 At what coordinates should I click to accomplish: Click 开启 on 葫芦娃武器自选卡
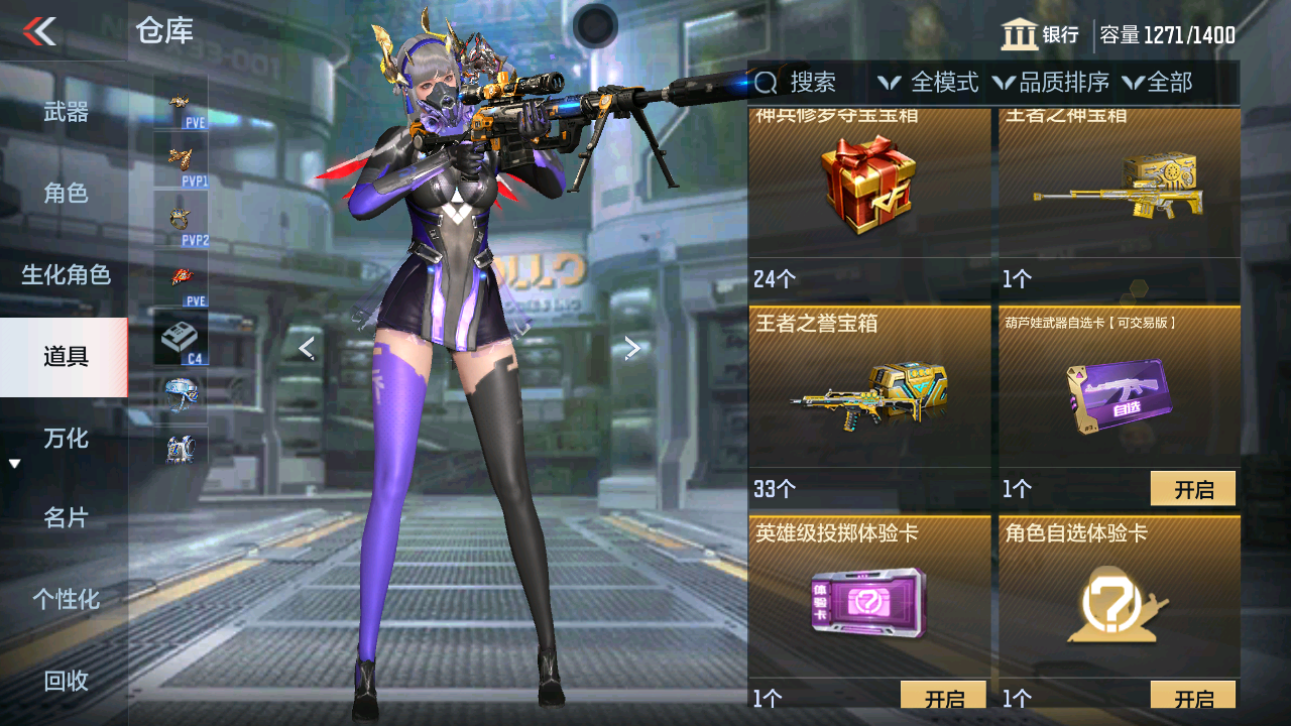[1192, 488]
